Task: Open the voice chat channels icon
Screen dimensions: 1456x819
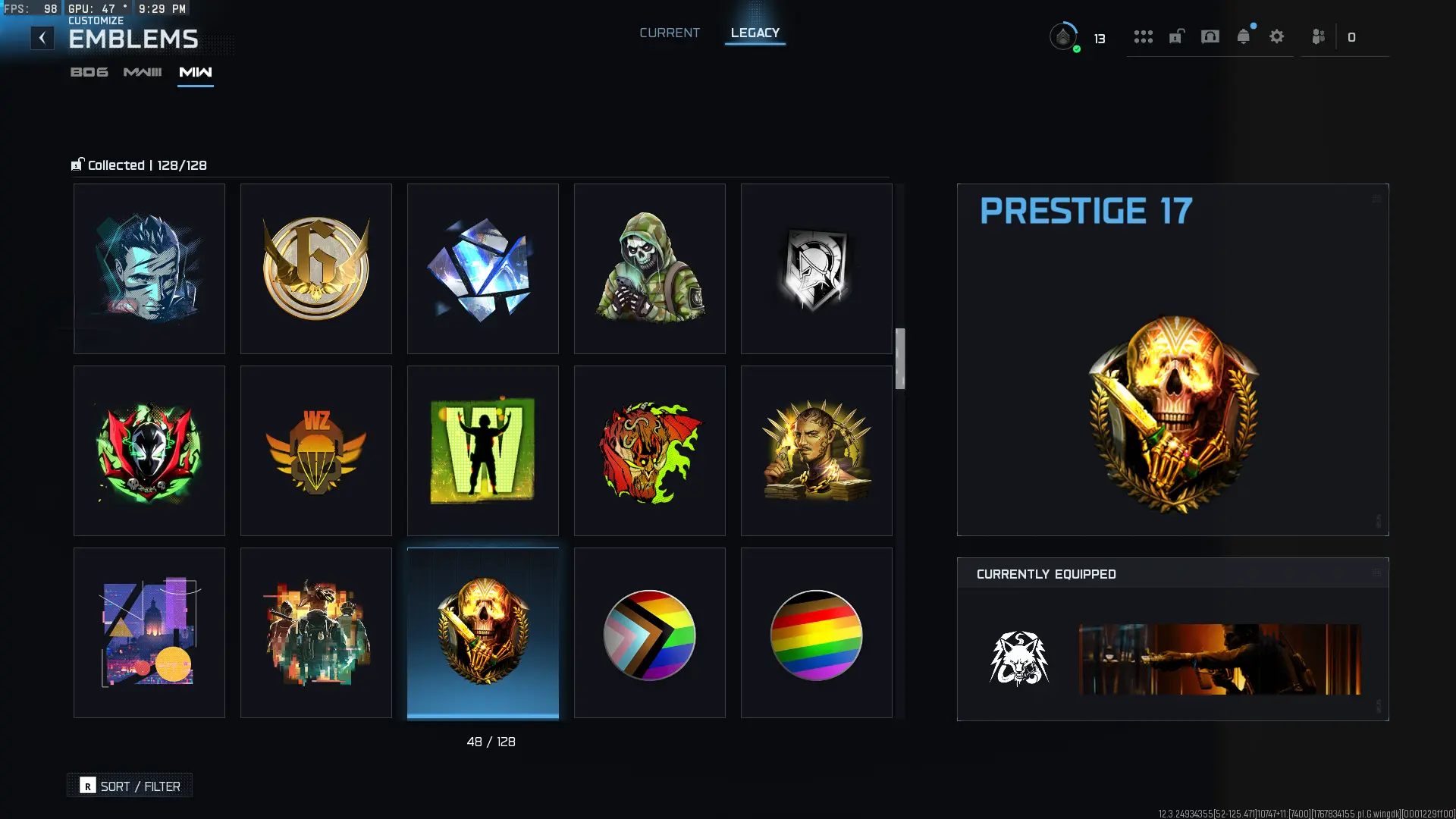Action: click(1209, 36)
